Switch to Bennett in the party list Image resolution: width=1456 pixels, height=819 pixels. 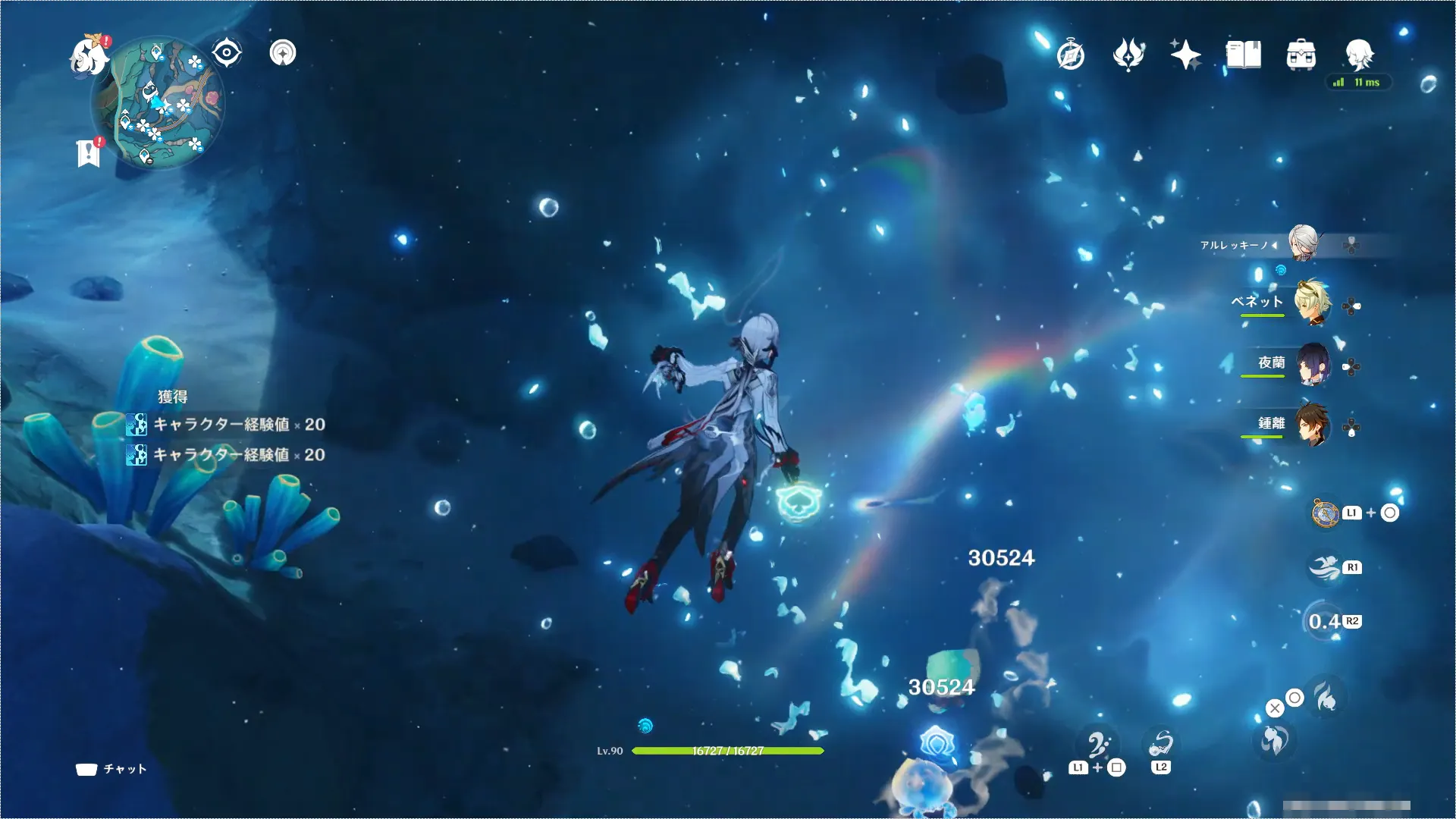(x=1311, y=303)
